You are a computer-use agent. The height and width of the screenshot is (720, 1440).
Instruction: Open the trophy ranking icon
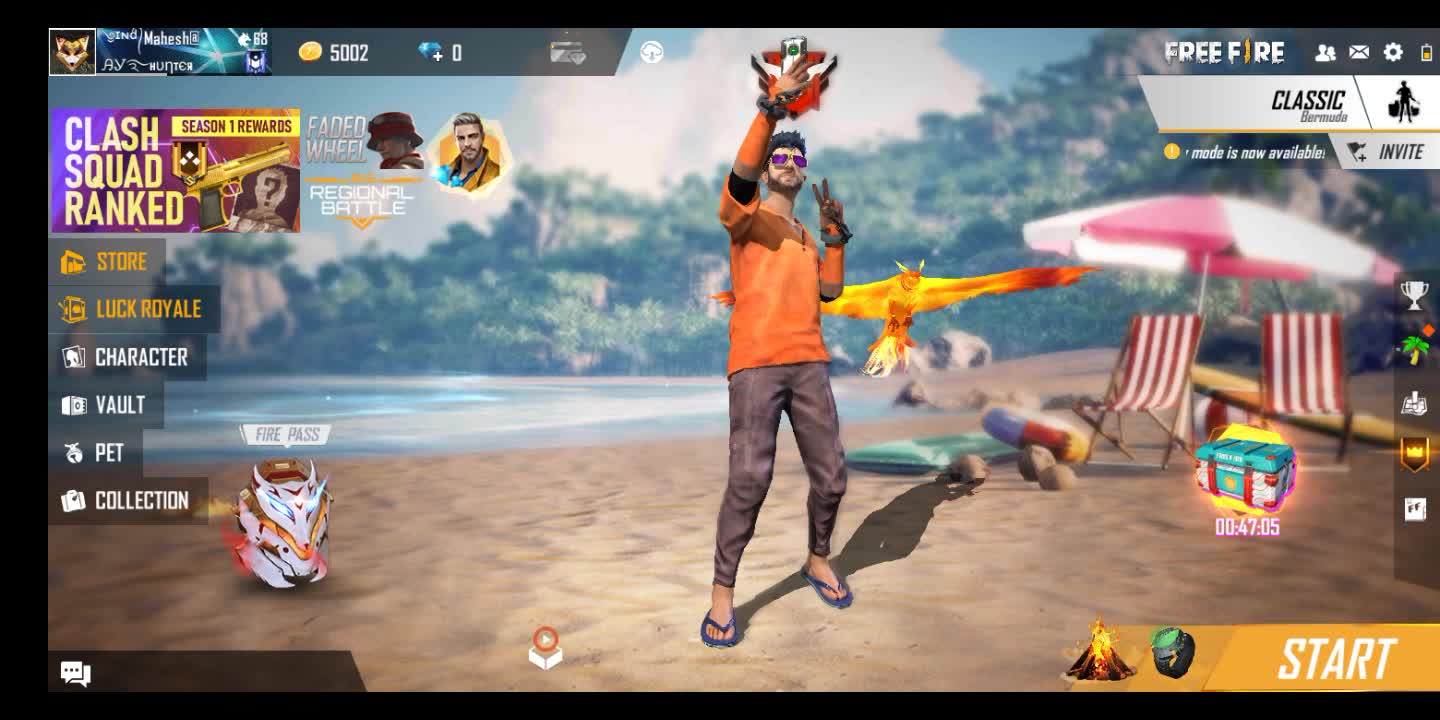click(1414, 295)
